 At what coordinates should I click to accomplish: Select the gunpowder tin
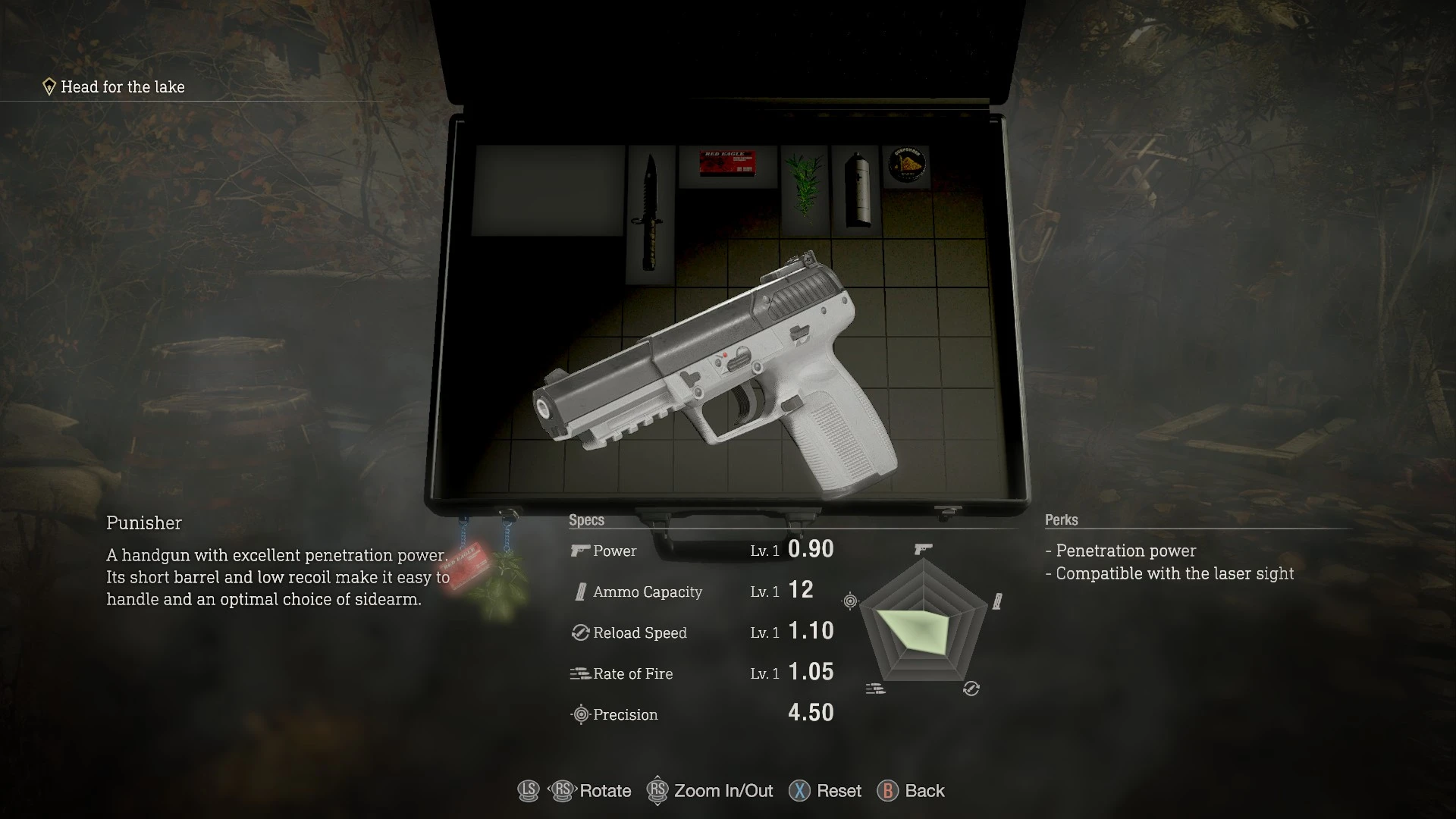tap(906, 164)
